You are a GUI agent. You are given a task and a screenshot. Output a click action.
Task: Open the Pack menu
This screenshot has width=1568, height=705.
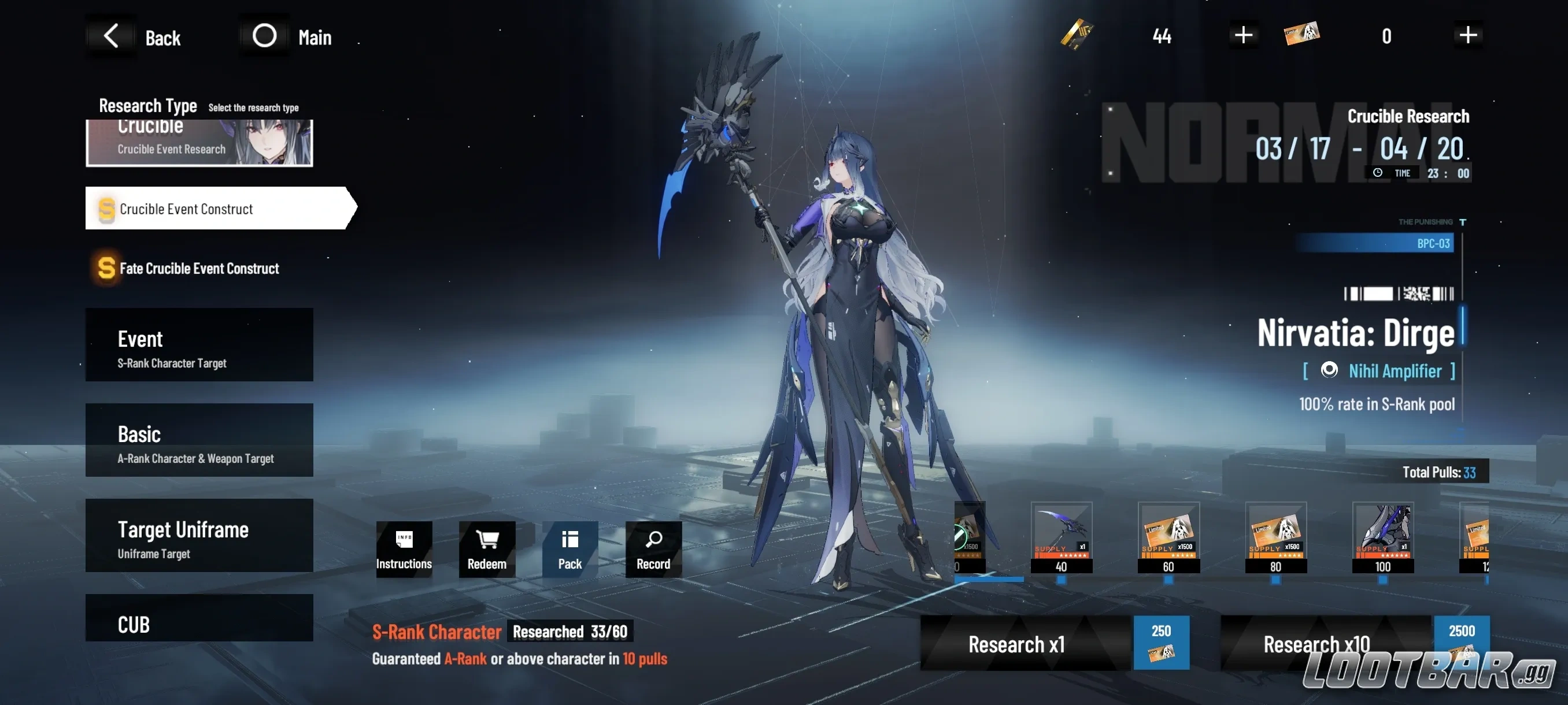pos(569,550)
